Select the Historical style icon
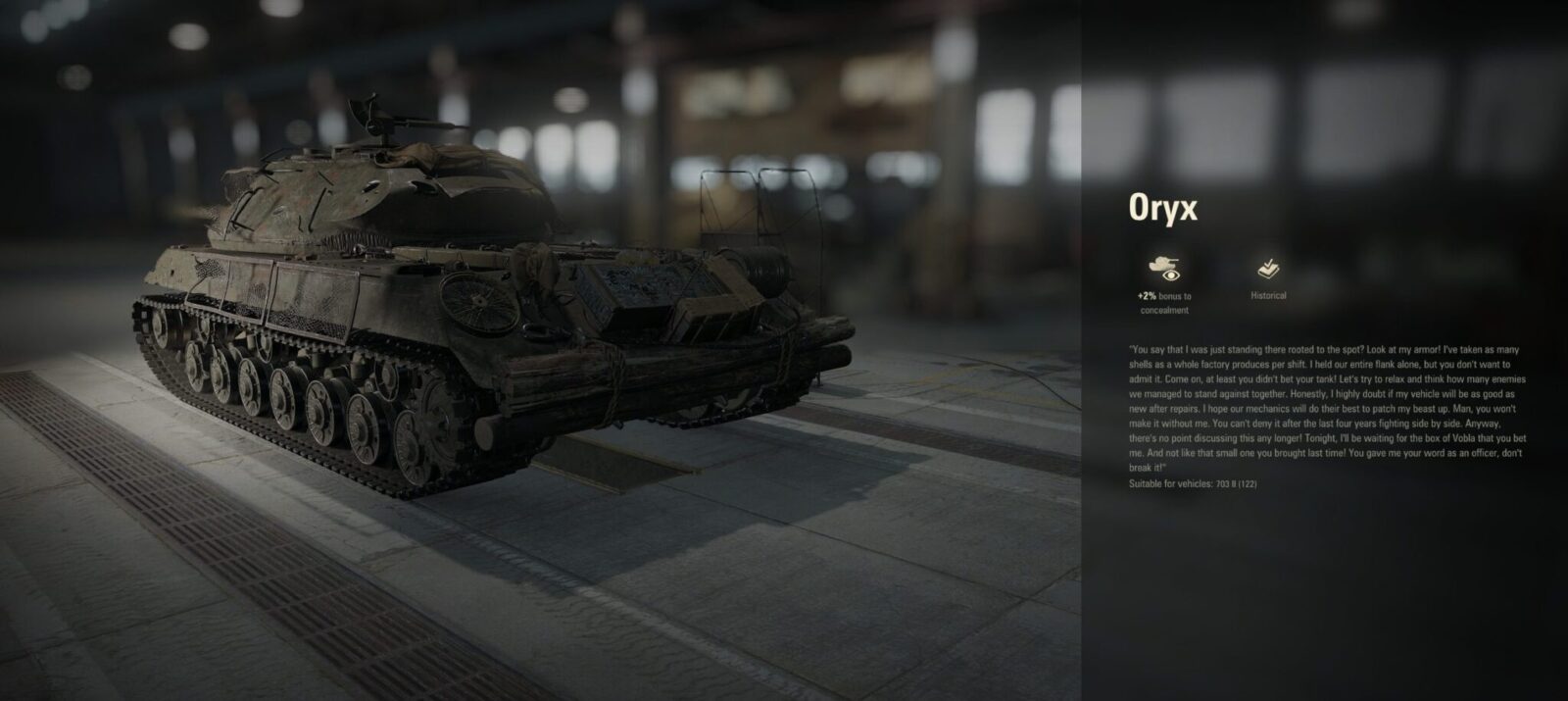The height and width of the screenshot is (701, 1568). (x=1268, y=268)
